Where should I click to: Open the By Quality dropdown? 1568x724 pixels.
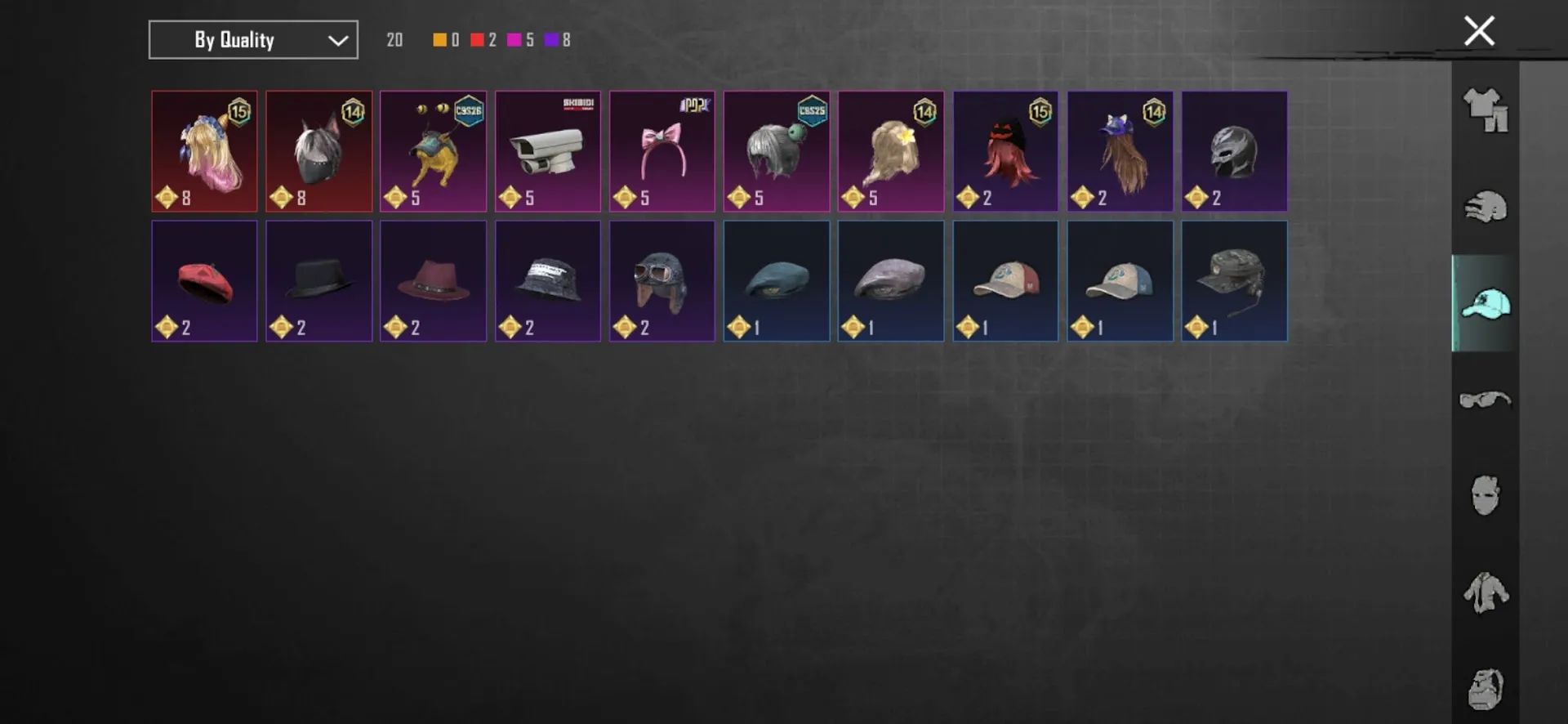pos(252,39)
